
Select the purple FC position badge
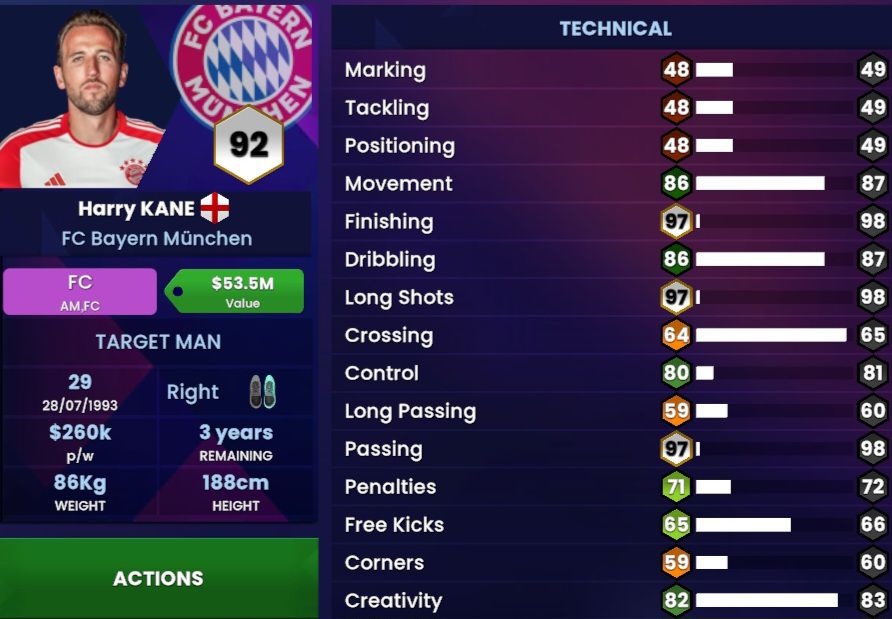80,291
